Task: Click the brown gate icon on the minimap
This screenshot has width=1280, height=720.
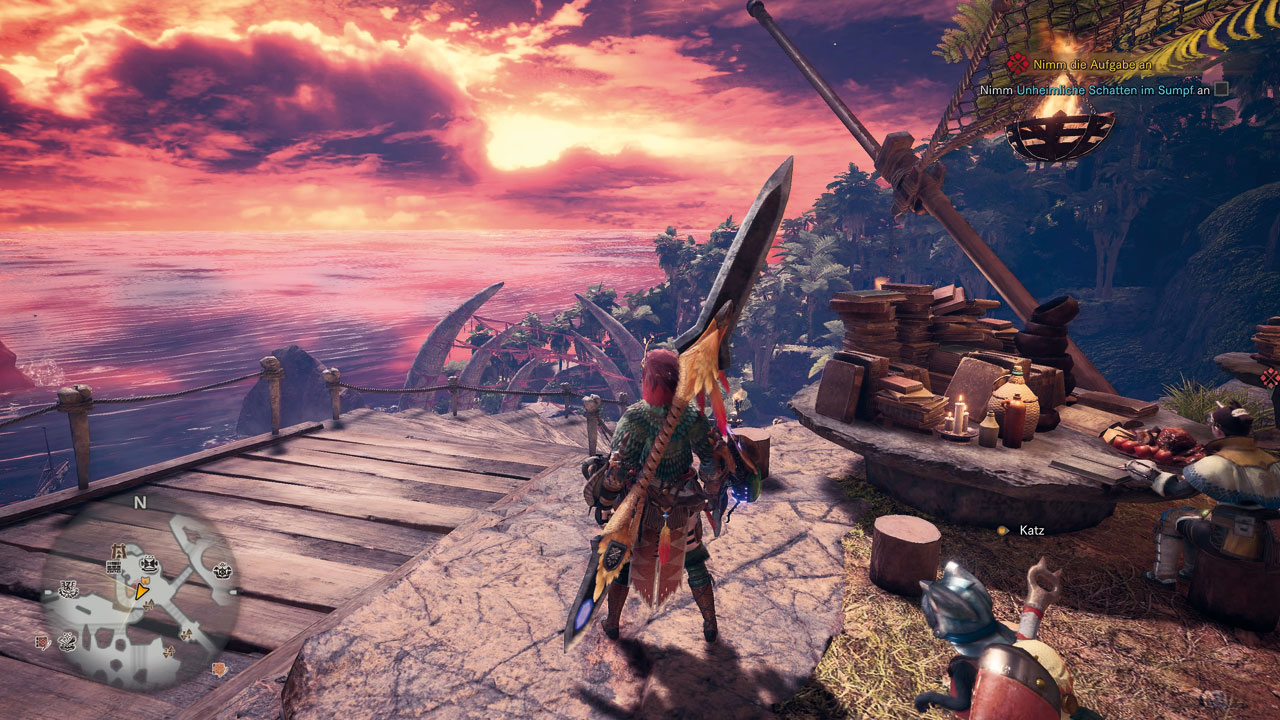Action: [118, 549]
